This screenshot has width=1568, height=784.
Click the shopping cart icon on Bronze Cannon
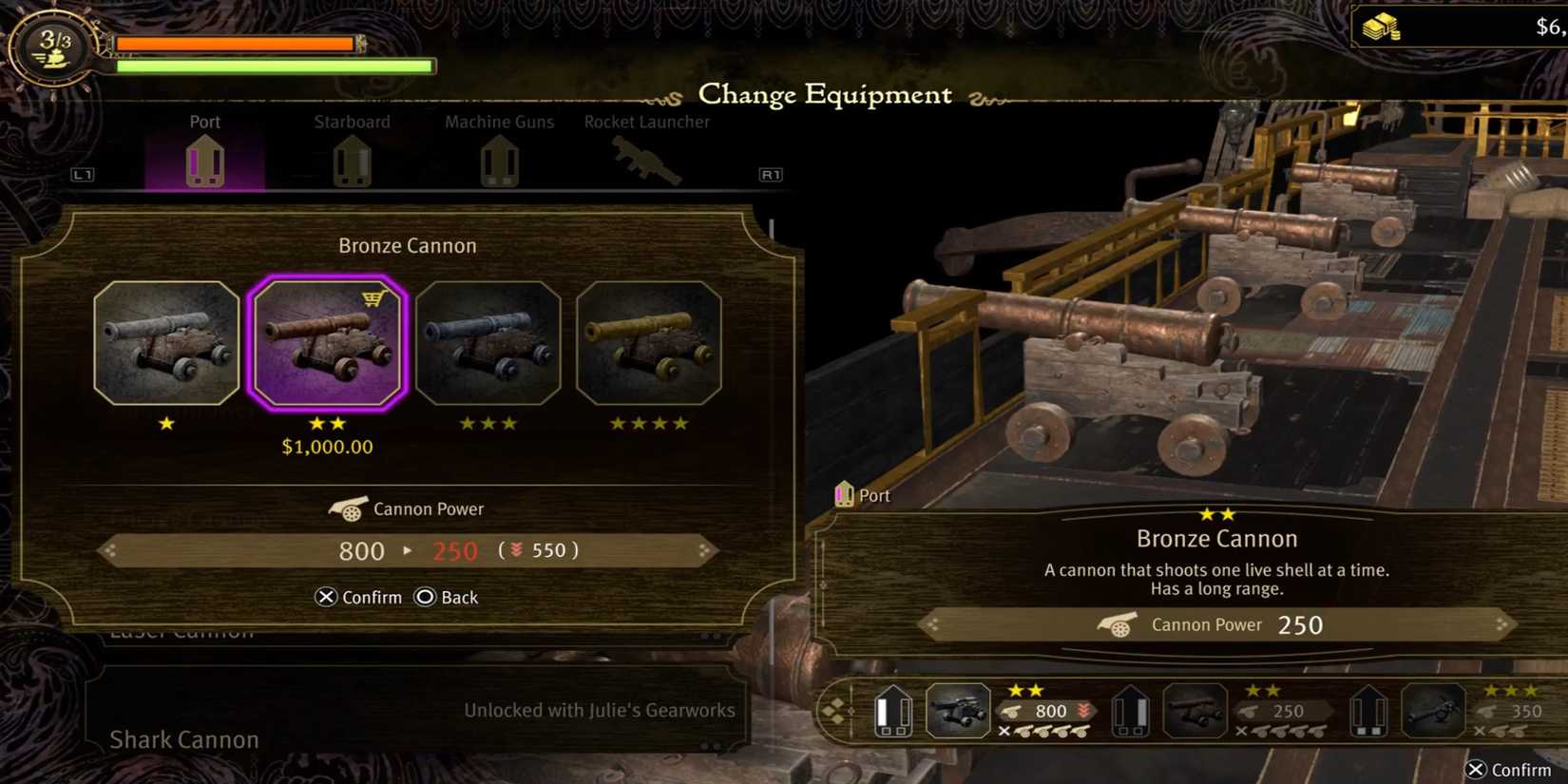click(374, 297)
